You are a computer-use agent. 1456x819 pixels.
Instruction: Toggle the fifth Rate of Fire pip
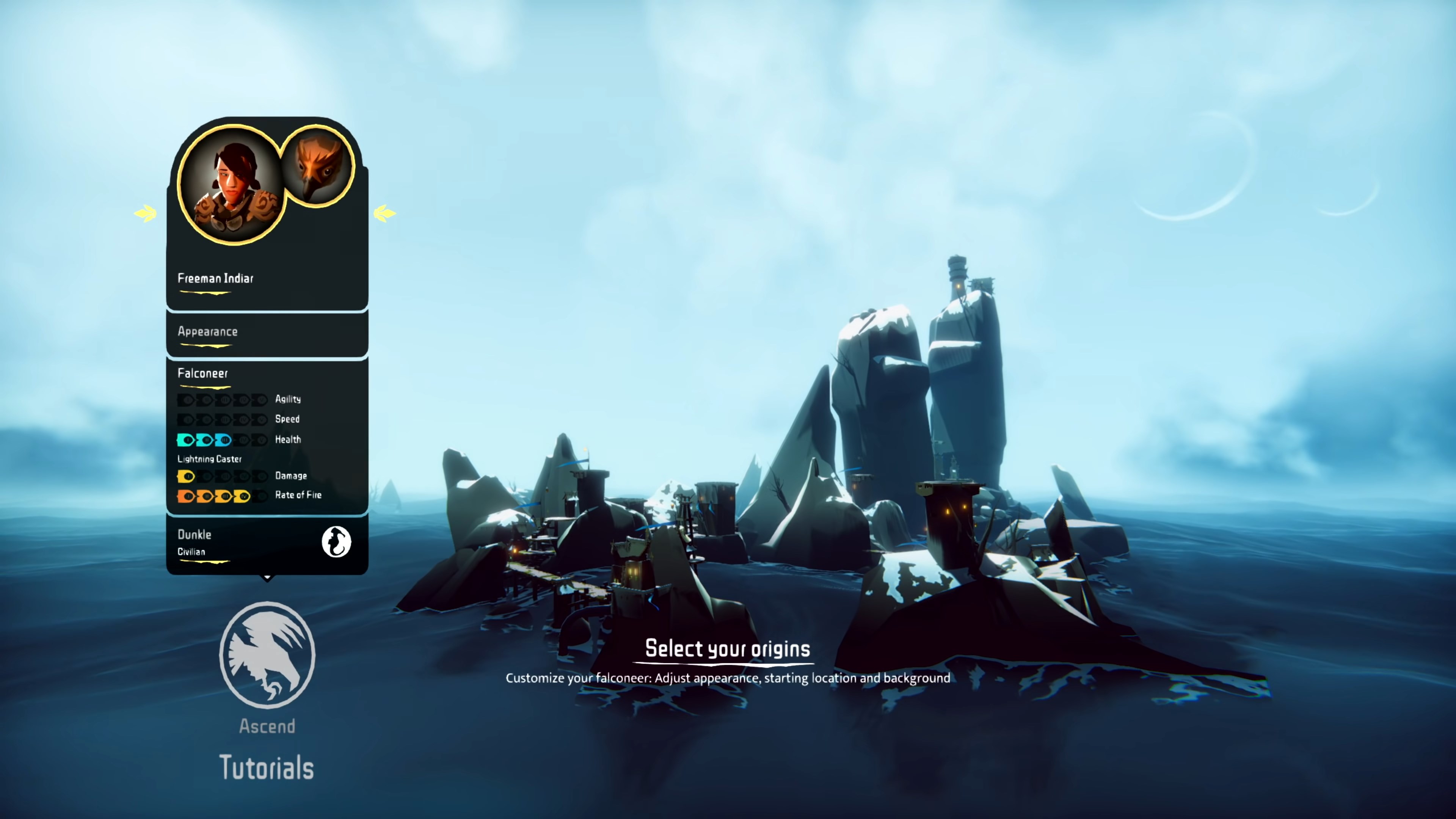click(x=261, y=496)
